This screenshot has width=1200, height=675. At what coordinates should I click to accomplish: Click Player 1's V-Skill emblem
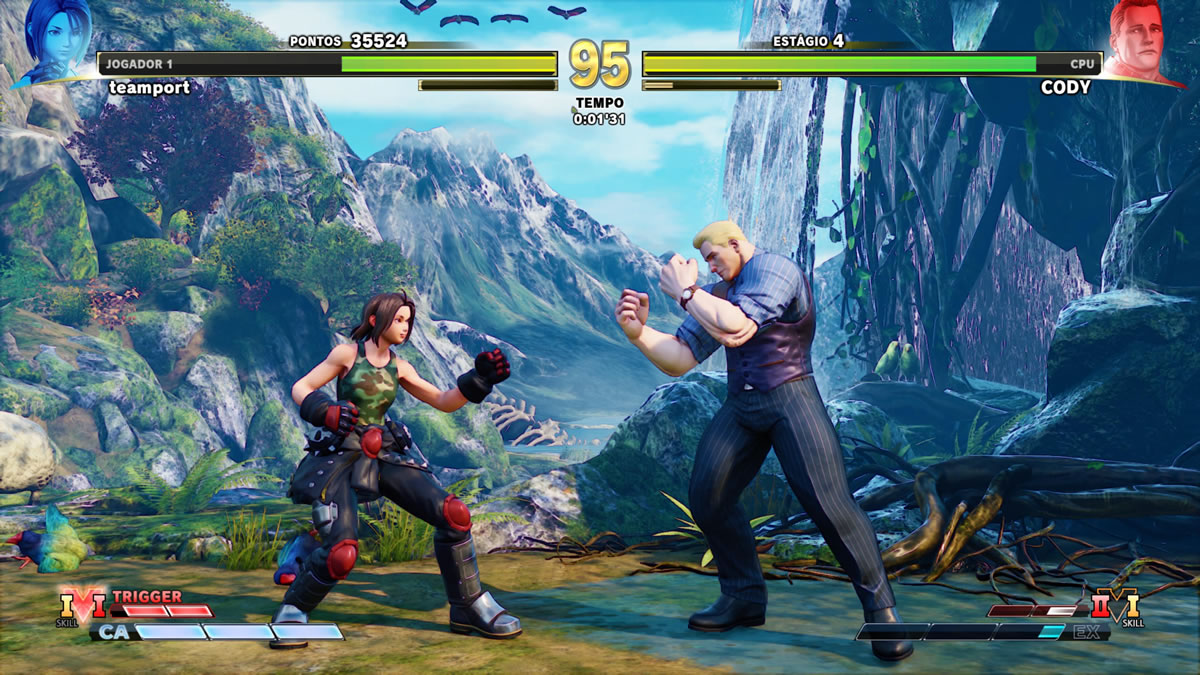81,605
